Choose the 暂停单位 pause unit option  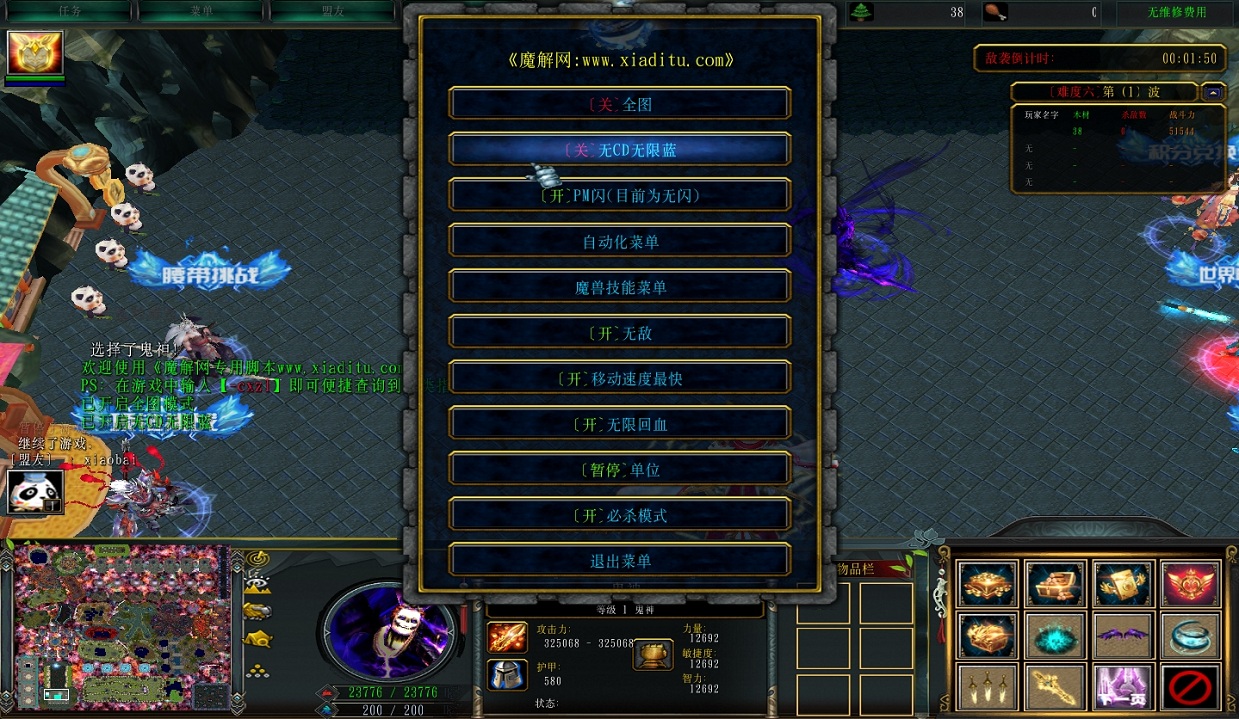[620, 470]
